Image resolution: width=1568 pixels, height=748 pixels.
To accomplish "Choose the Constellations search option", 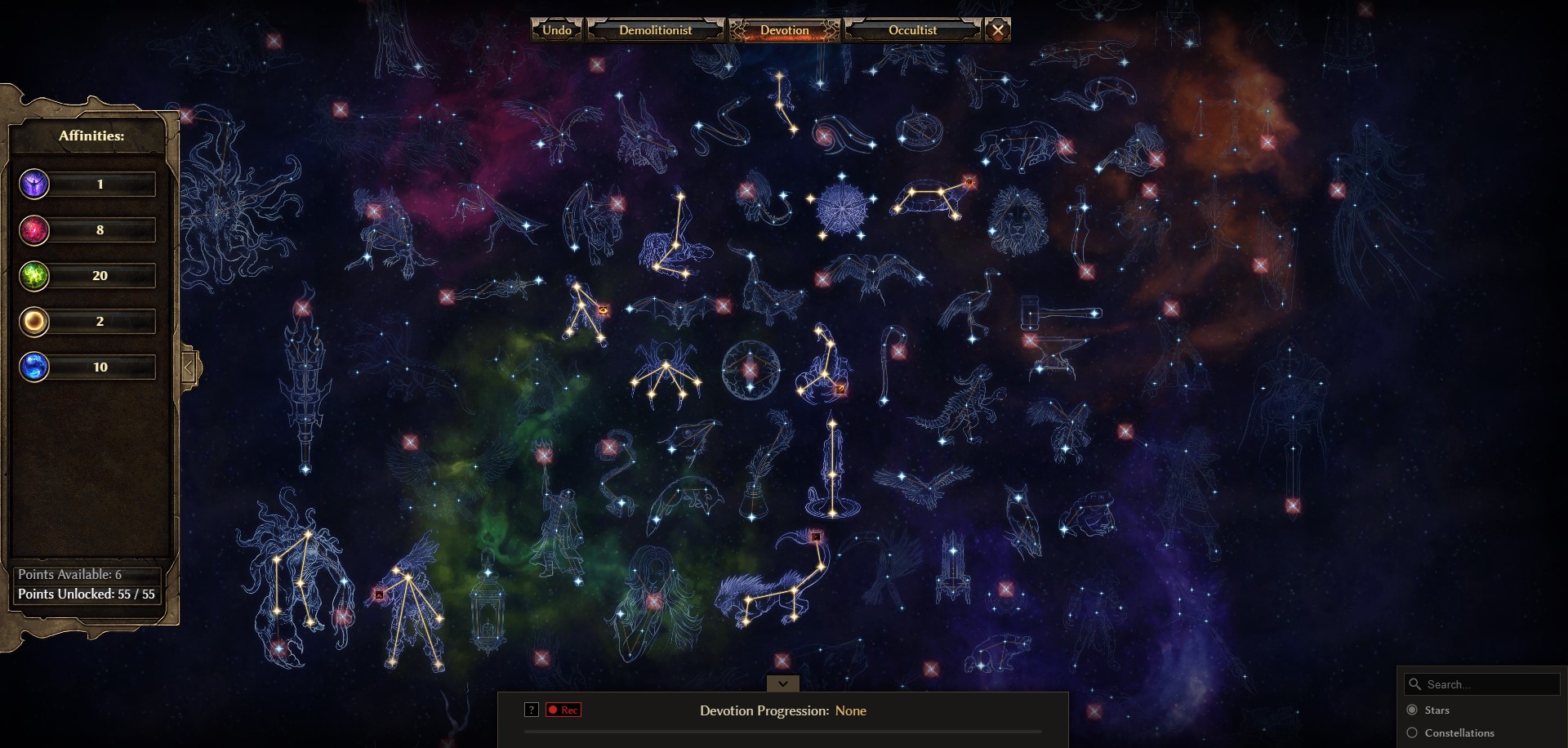I will 1412,732.
